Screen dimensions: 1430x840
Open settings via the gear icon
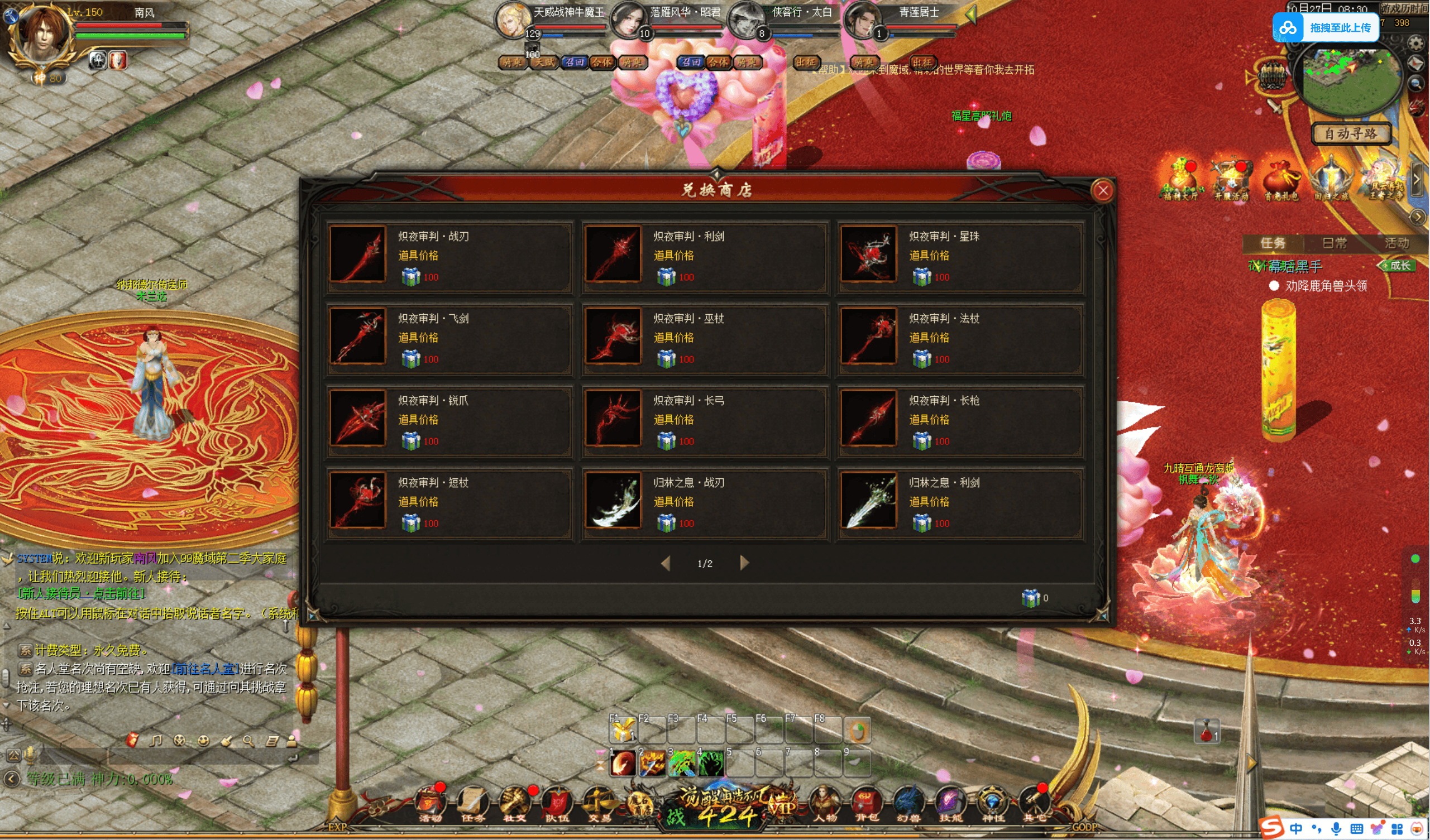tap(1415, 44)
